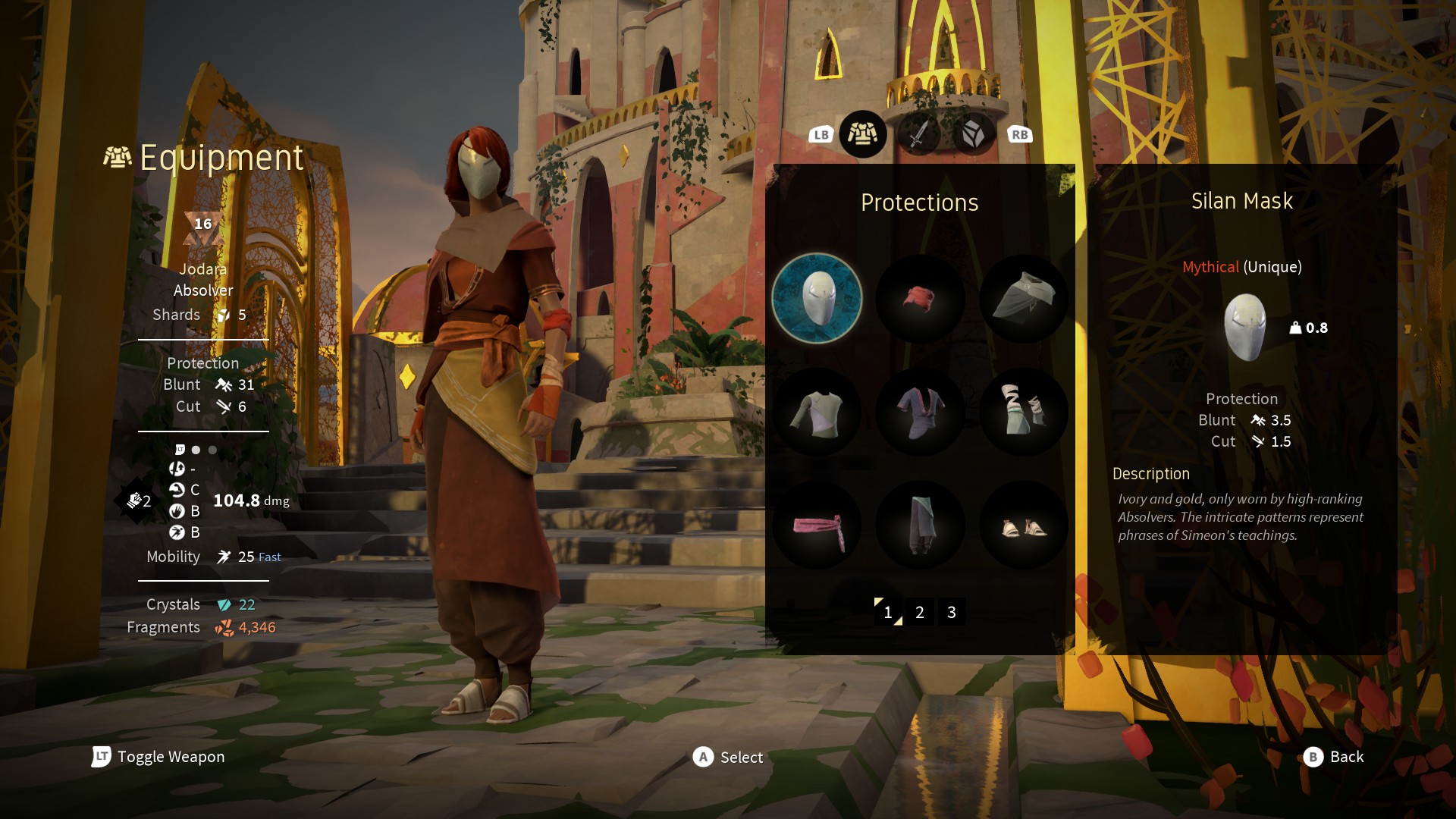This screenshot has height=819, width=1456.
Task: Choose the grey trousers slot
Action: click(920, 526)
